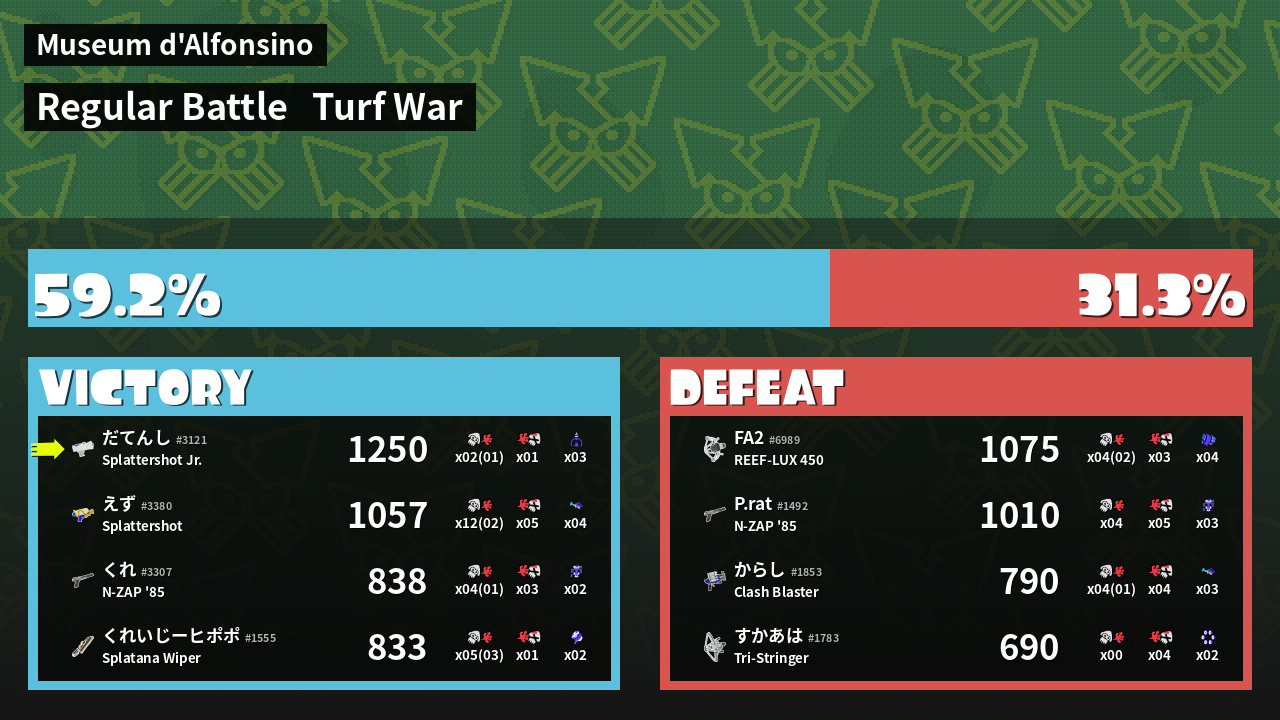The width and height of the screenshot is (1280, 720).
Task: Select the Tri-Stringer player すかあは
Action: [956, 647]
